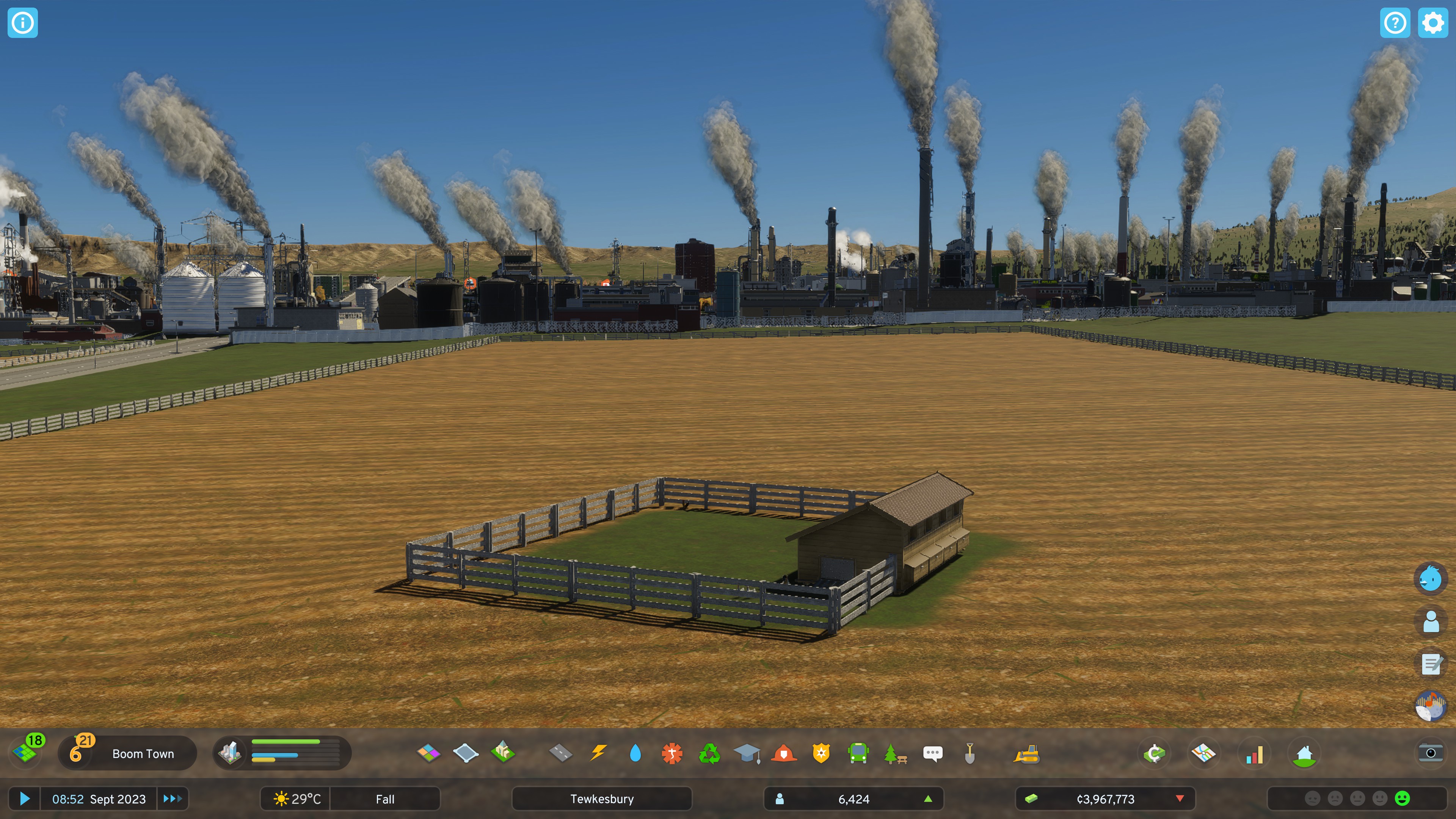Select the Zones tool
This screenshot has width=1456, height=819.
click(428, 753)
